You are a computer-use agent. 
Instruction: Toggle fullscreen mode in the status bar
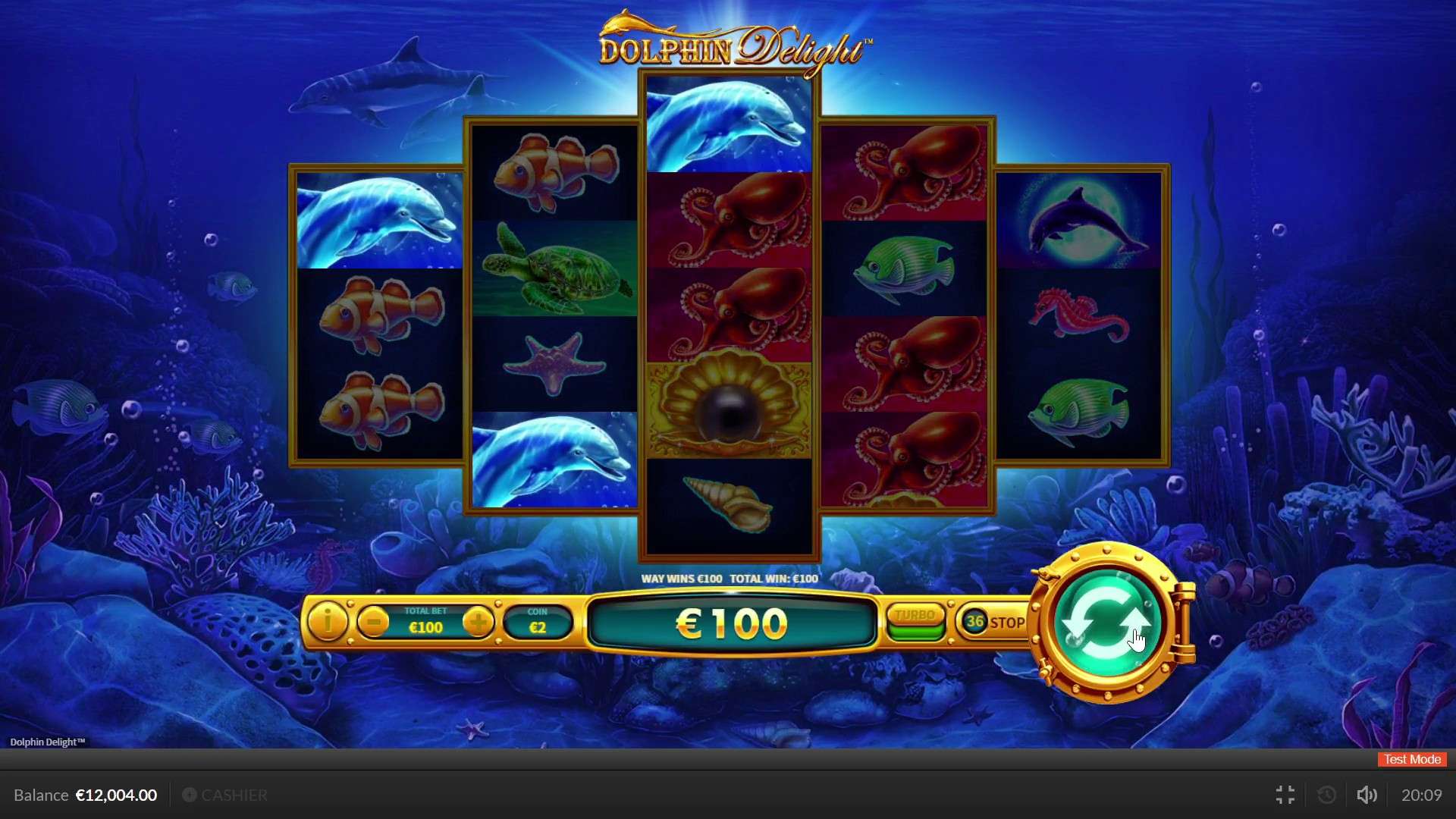click(1285, 795)
